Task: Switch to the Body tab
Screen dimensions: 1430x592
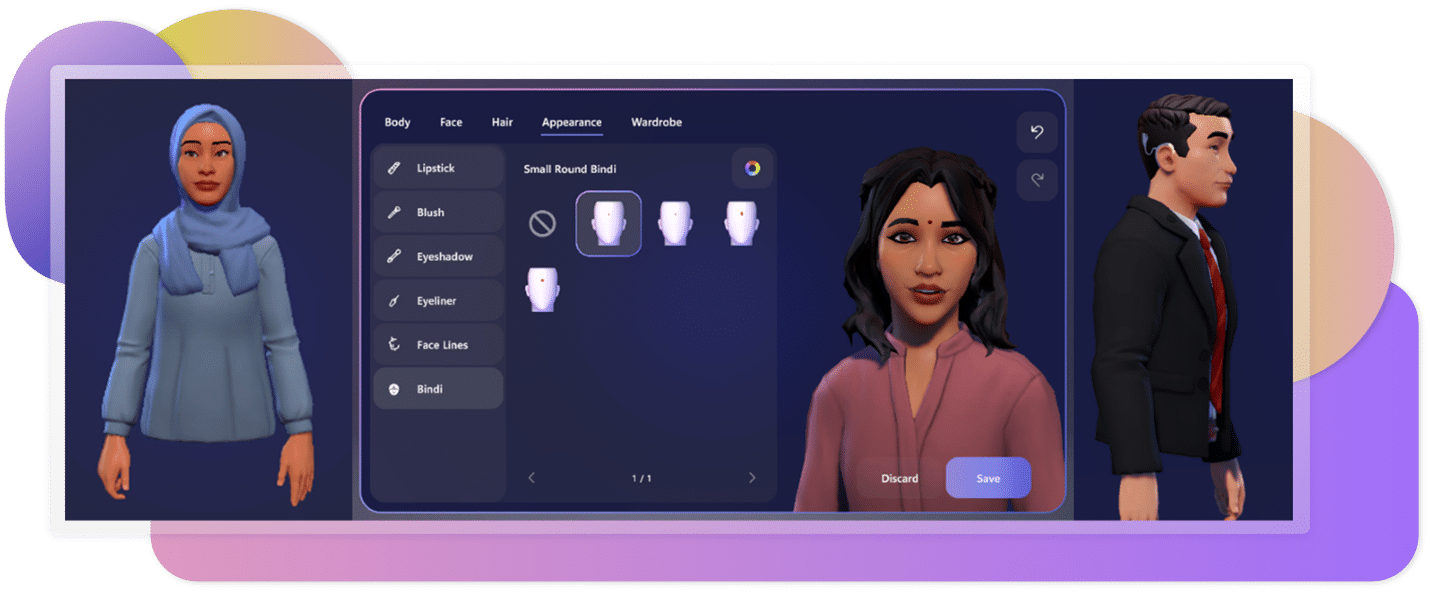Action: pos(397,123)
